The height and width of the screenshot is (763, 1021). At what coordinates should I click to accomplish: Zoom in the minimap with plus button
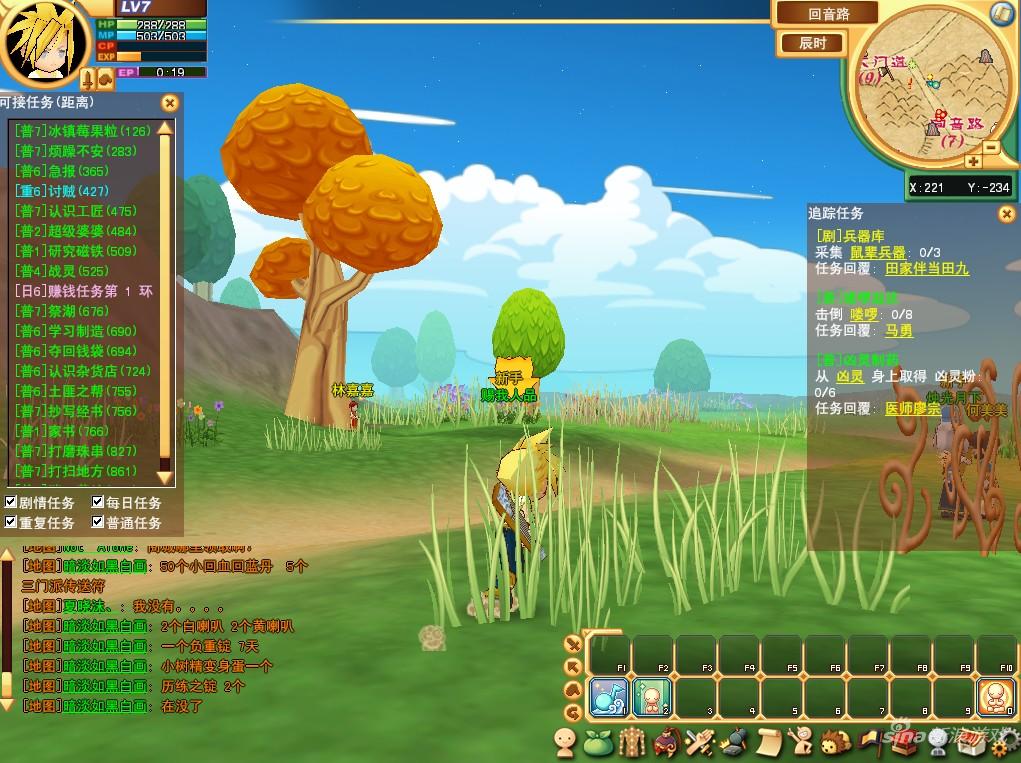point(972,161)
